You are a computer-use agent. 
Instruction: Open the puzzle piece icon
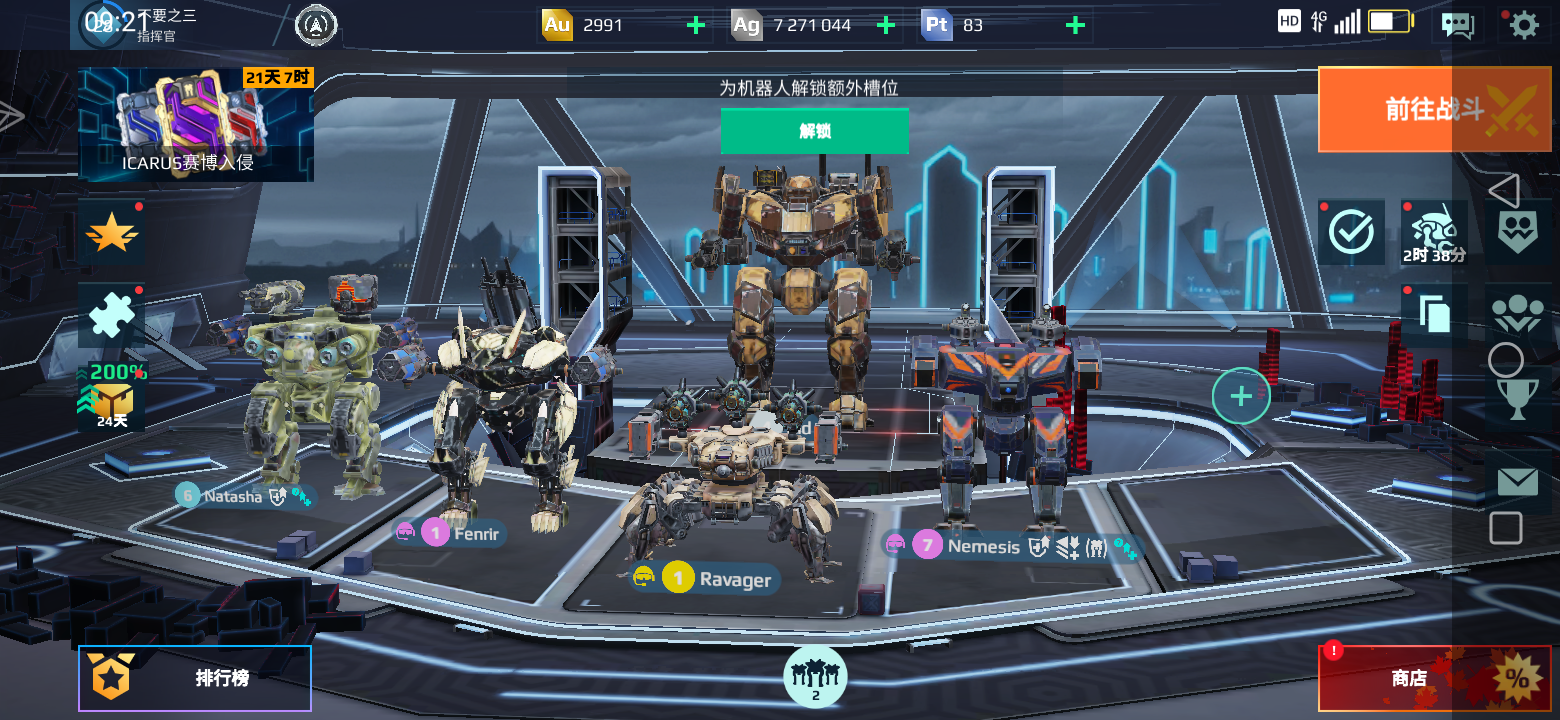click(111, 316)
